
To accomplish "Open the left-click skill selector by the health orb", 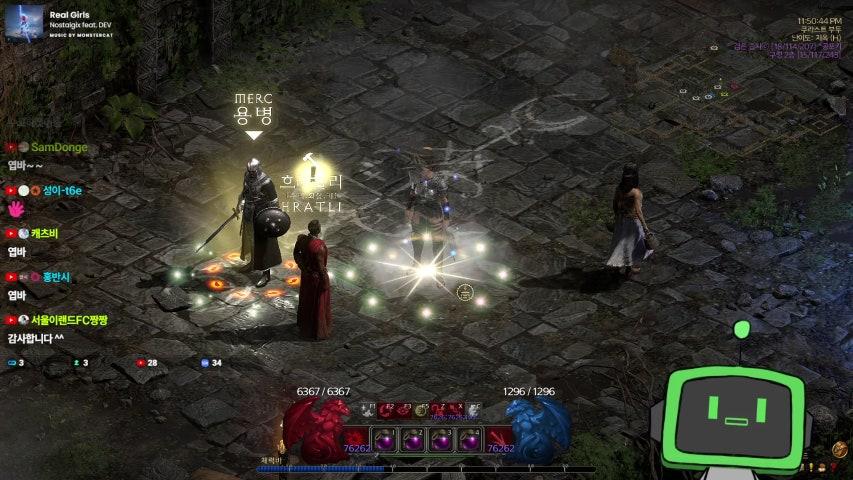I will tap(356, 440).
